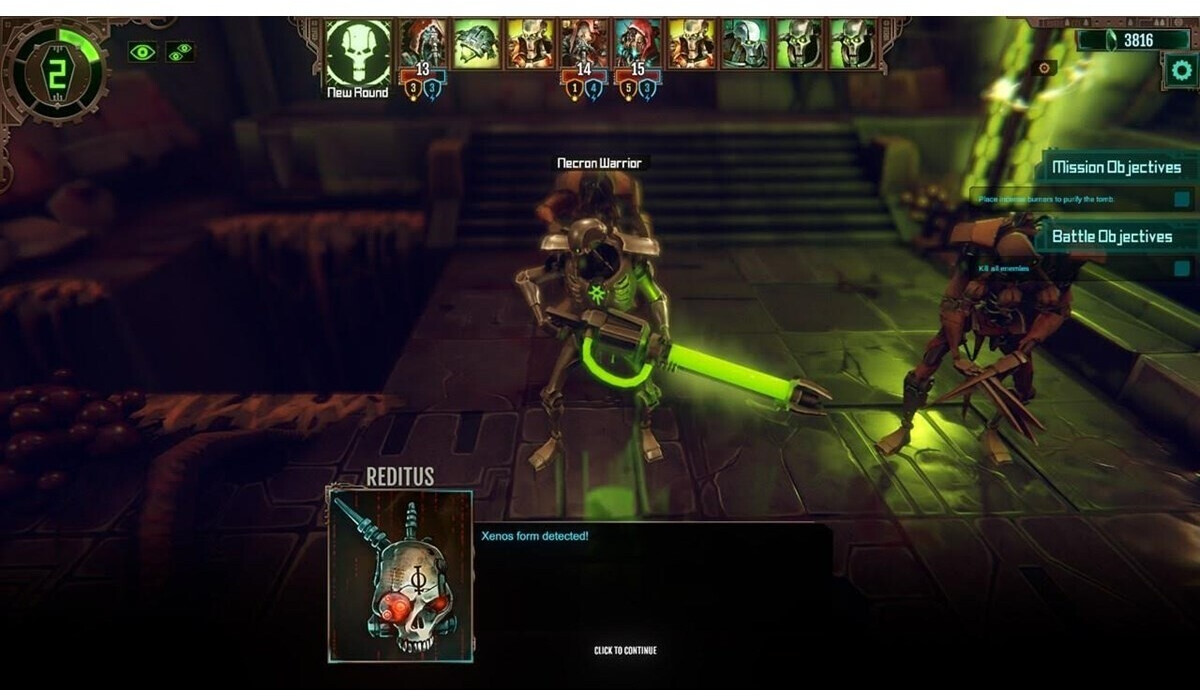This screenshot has width=1200, height=696.
Task: Select the green scarab portrait in turn order
Action: pyautogui.click(x=476, y=44)
